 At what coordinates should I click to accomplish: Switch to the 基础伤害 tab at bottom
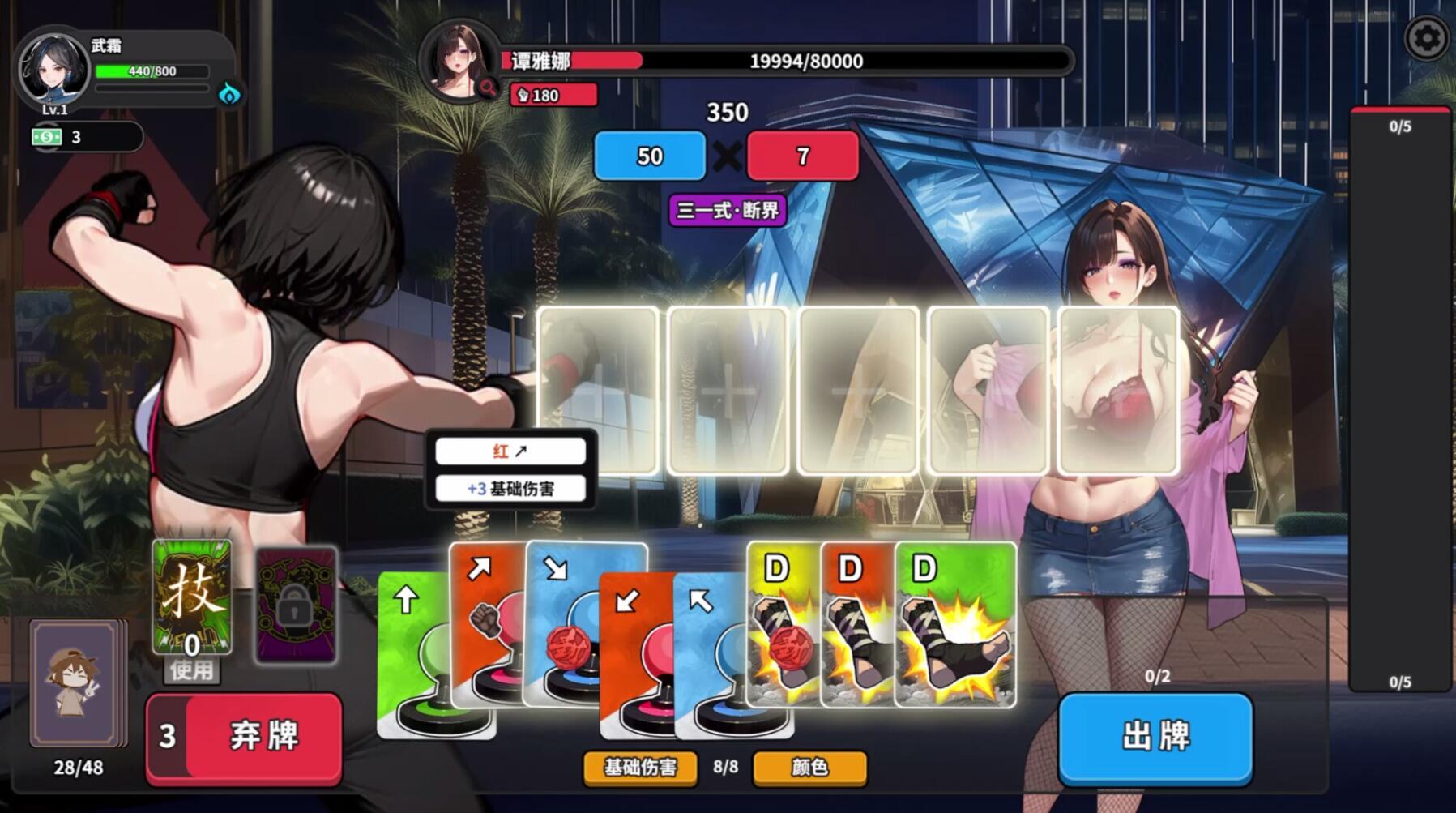click(639, 767)
